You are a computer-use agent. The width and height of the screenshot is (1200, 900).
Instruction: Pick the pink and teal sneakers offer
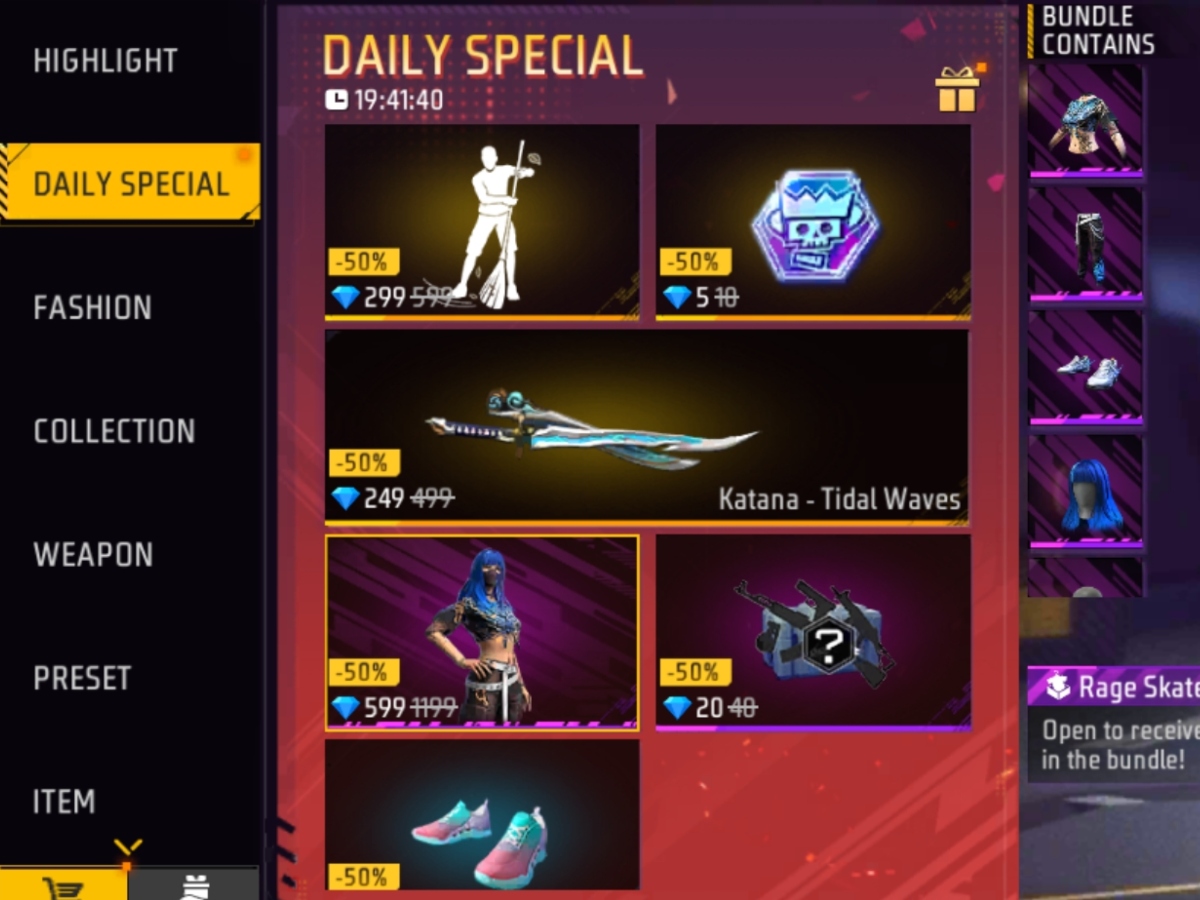[482, 815]
